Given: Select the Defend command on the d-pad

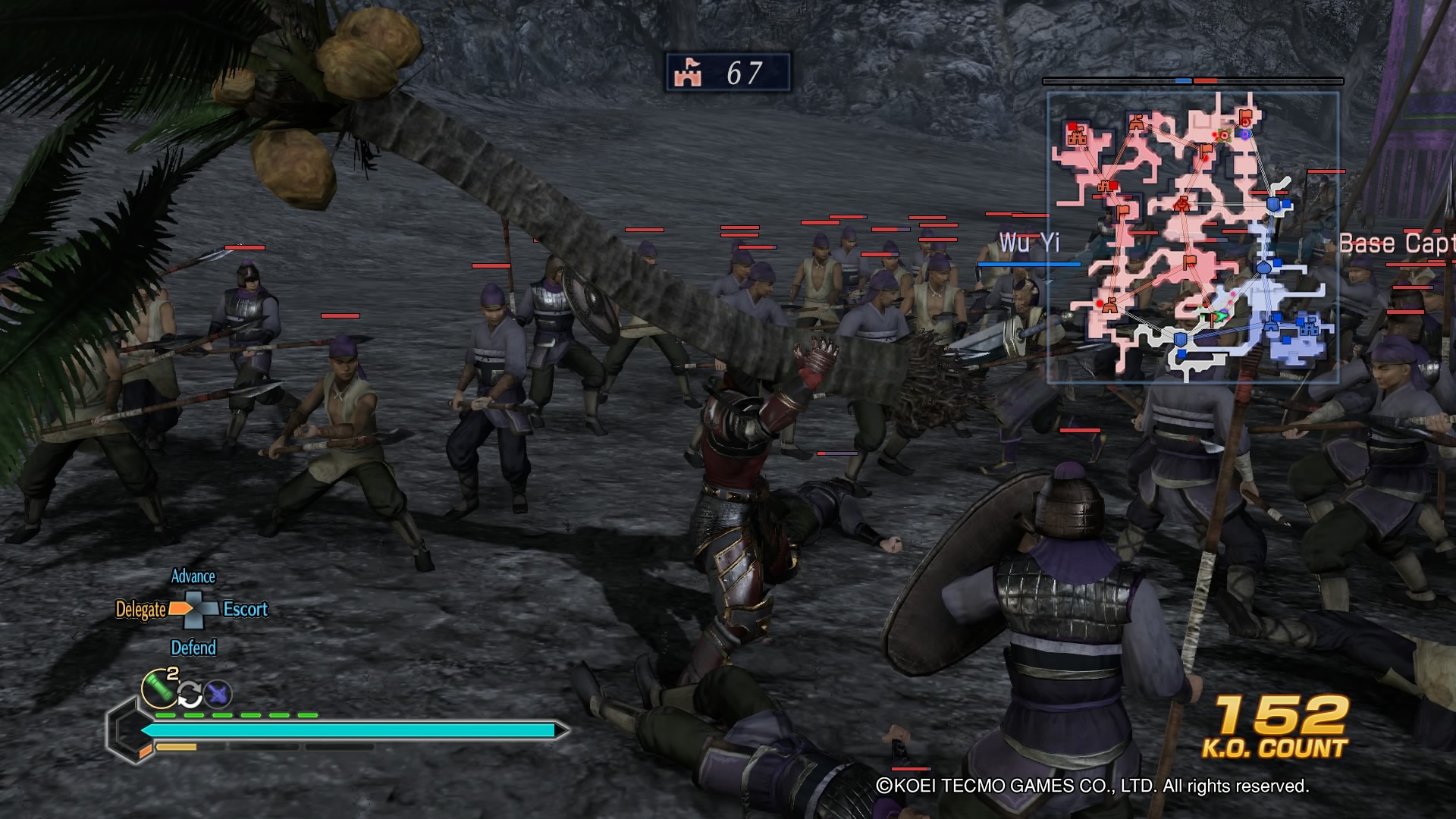Looking at the screenshot, I should pyautogui.click(x=194, y=646).
